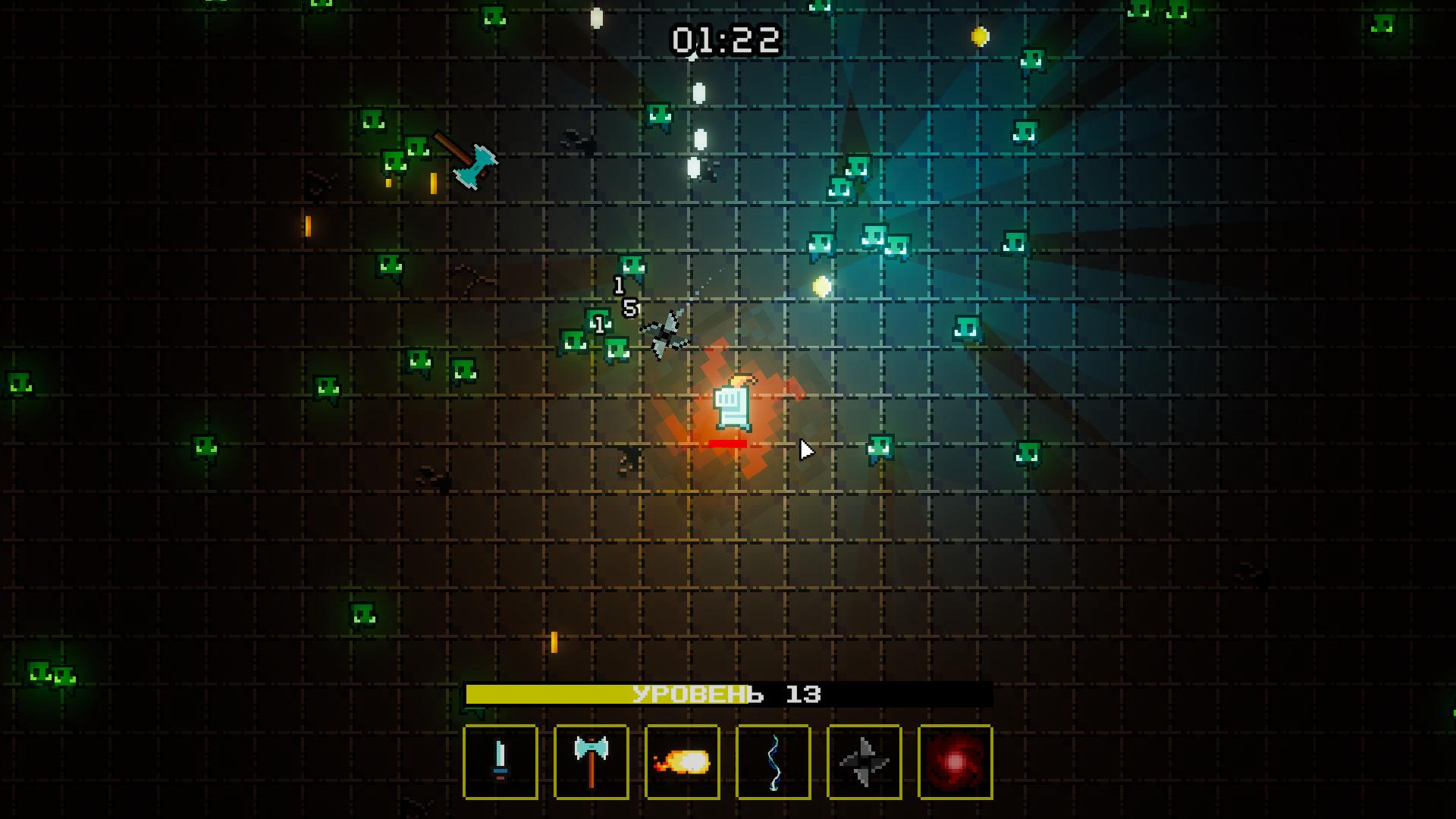1456x819 pixels.
Task: Click the large yellow coin near the player
Action: [822, 286]
